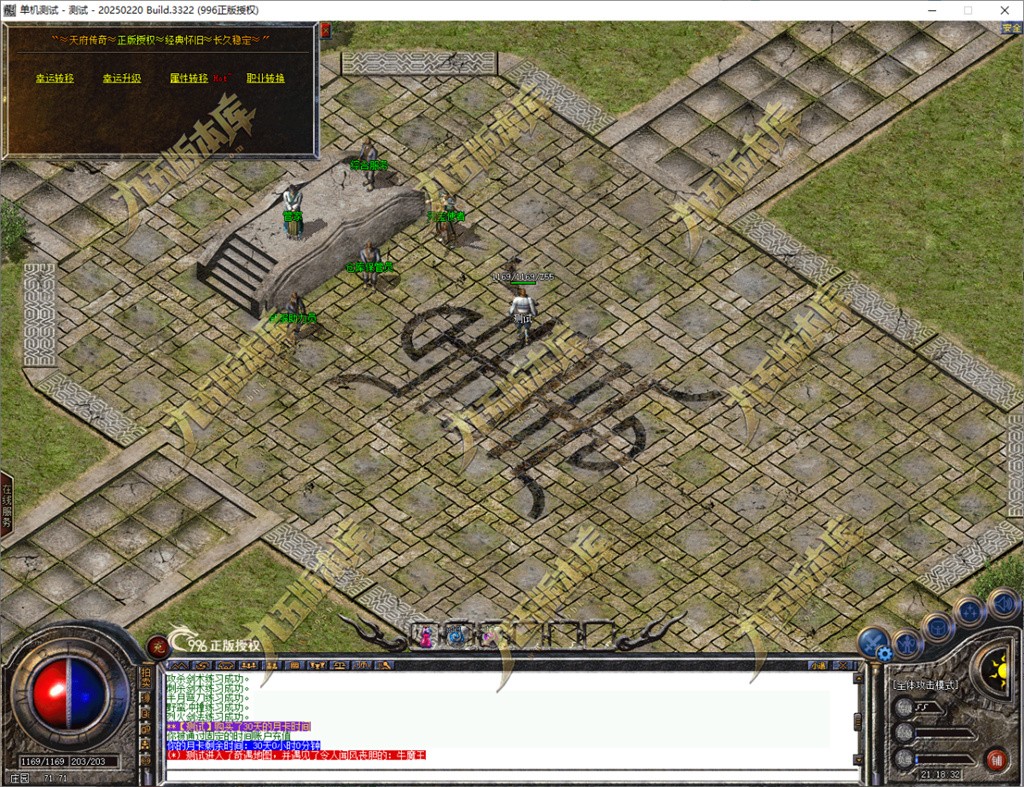1024x787 pixels.
Task: Click the blue settings gear icon
Action: coord(884,653)
